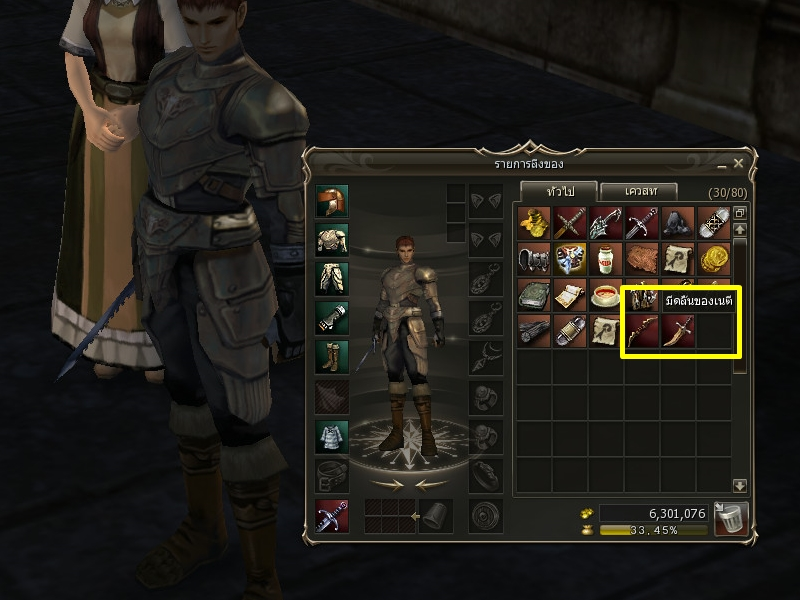Select the bow item in inventory
This screenshot has height=600, width=800.
pos(642,331)
